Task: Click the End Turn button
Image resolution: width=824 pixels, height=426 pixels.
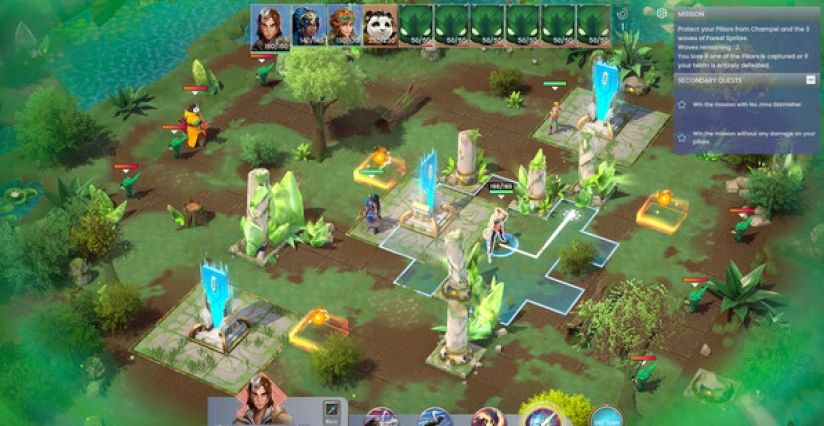Action: pyautogui.click(x=604, y=417)
